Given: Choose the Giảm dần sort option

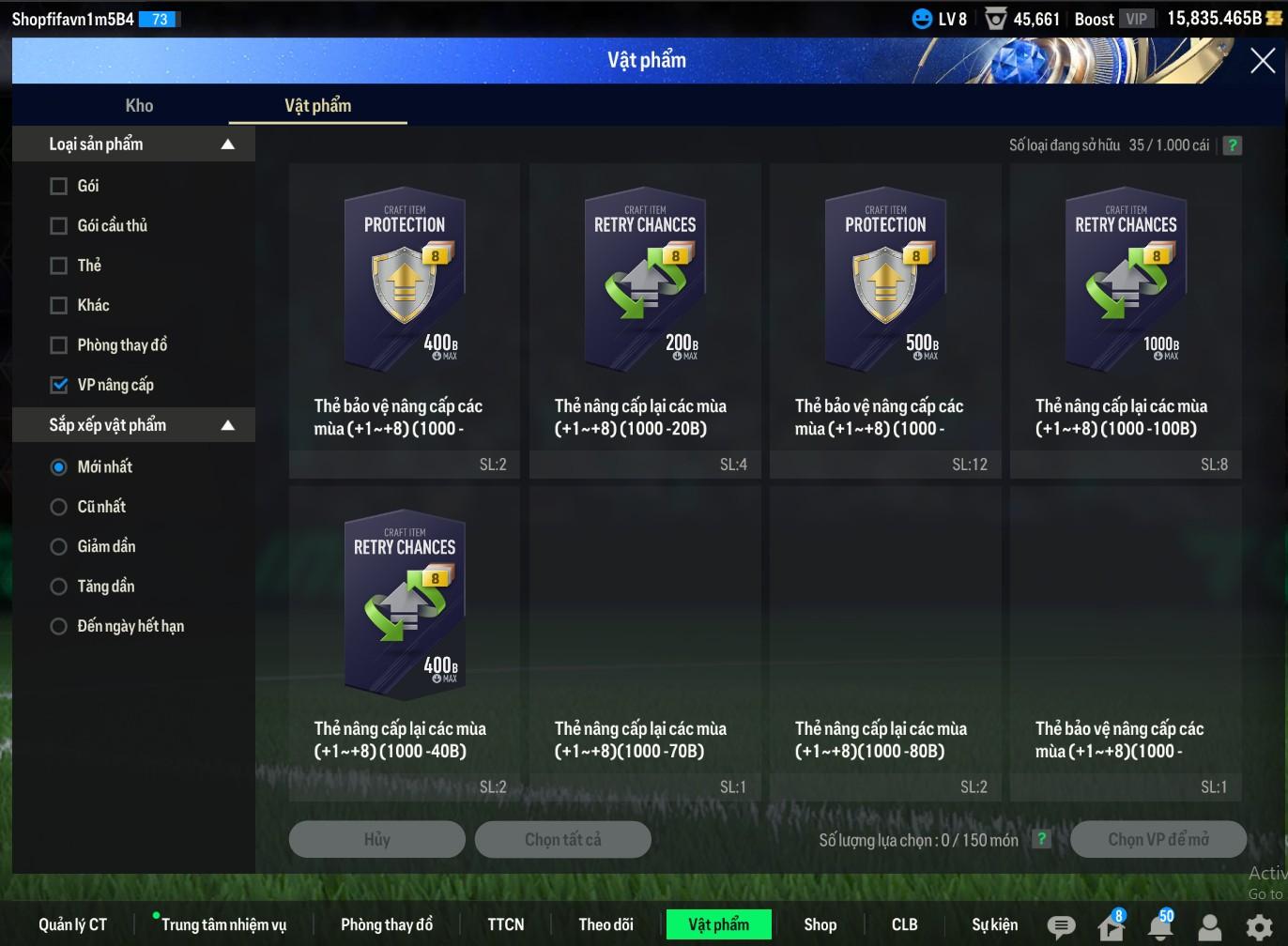Looking at the screenshot, I should (59, 547).
